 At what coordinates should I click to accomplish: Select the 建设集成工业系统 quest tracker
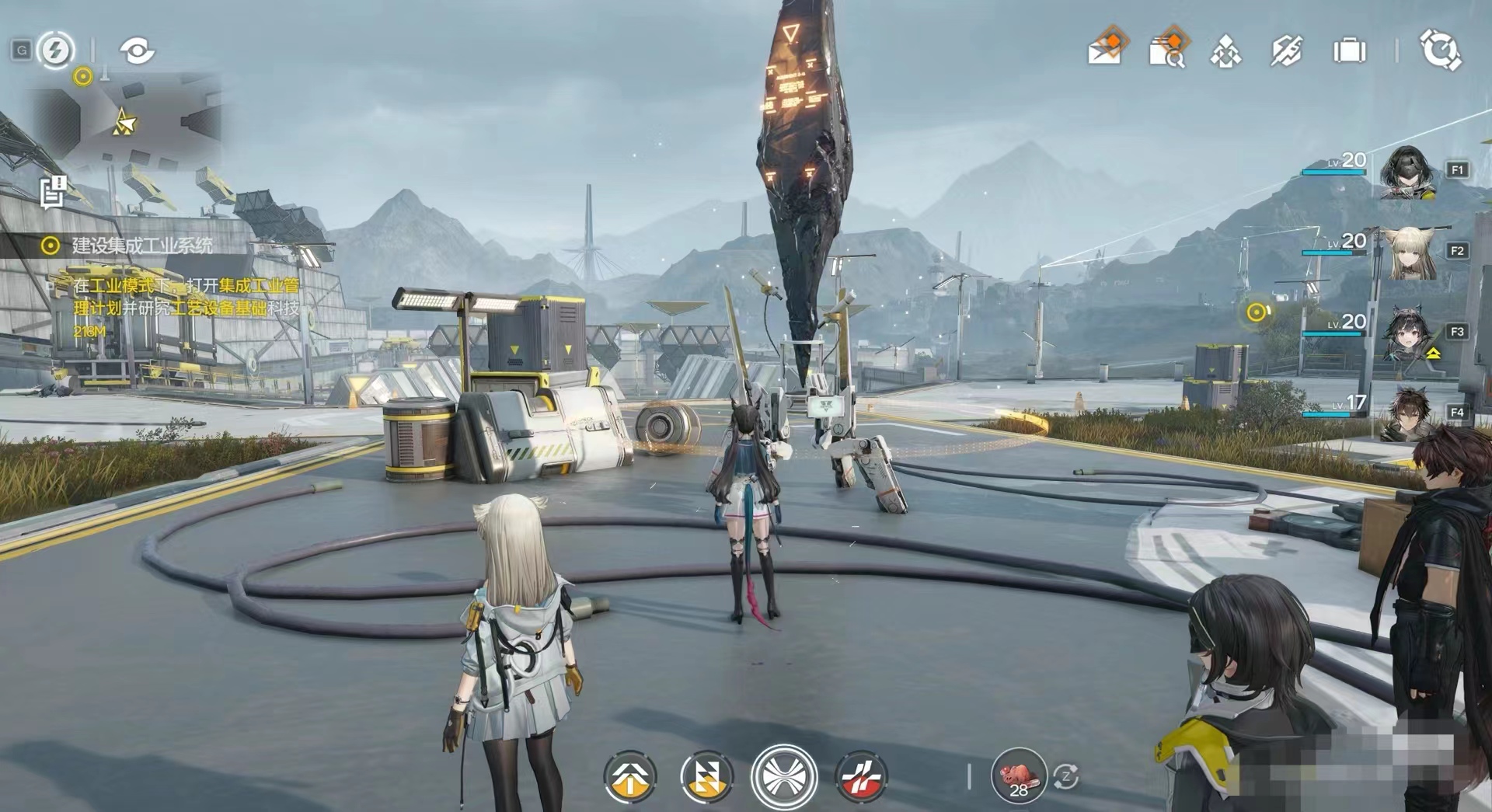coord(141,246)
